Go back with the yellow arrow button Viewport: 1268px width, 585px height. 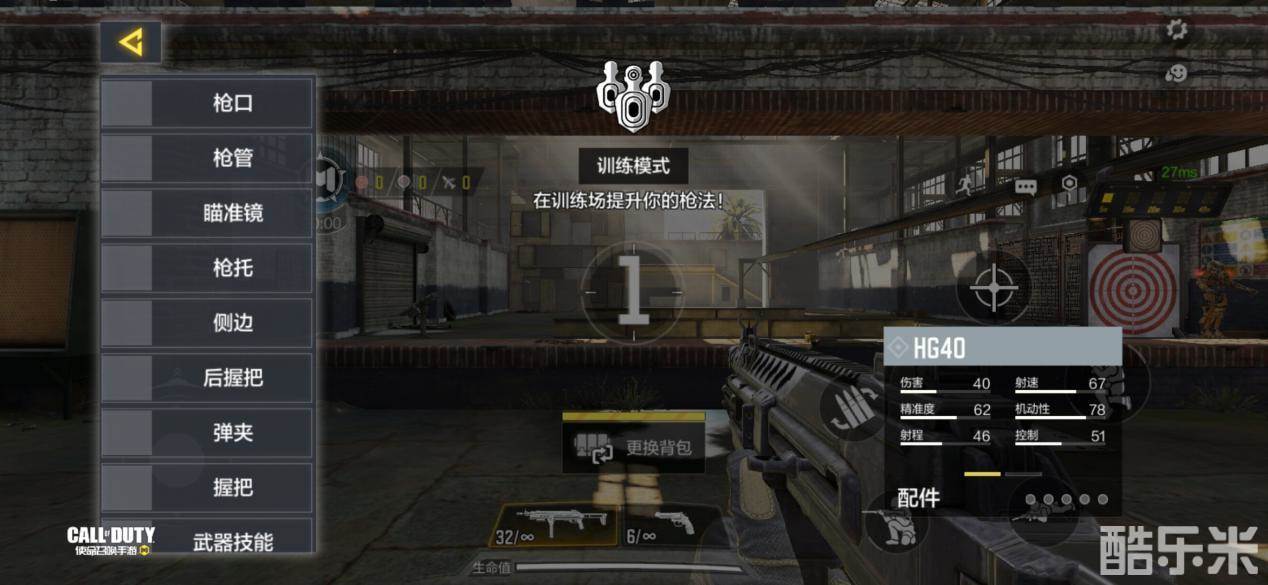[x=131, y=43]
